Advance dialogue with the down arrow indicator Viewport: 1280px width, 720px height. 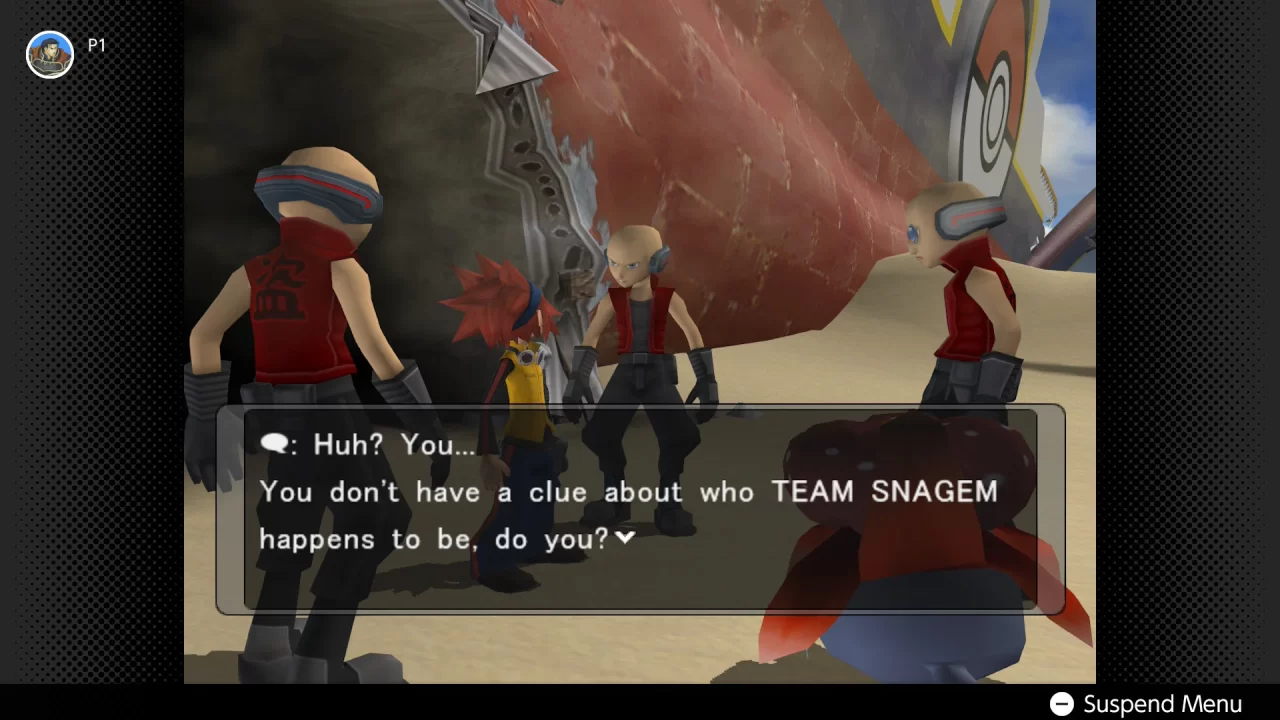(626, 538)
